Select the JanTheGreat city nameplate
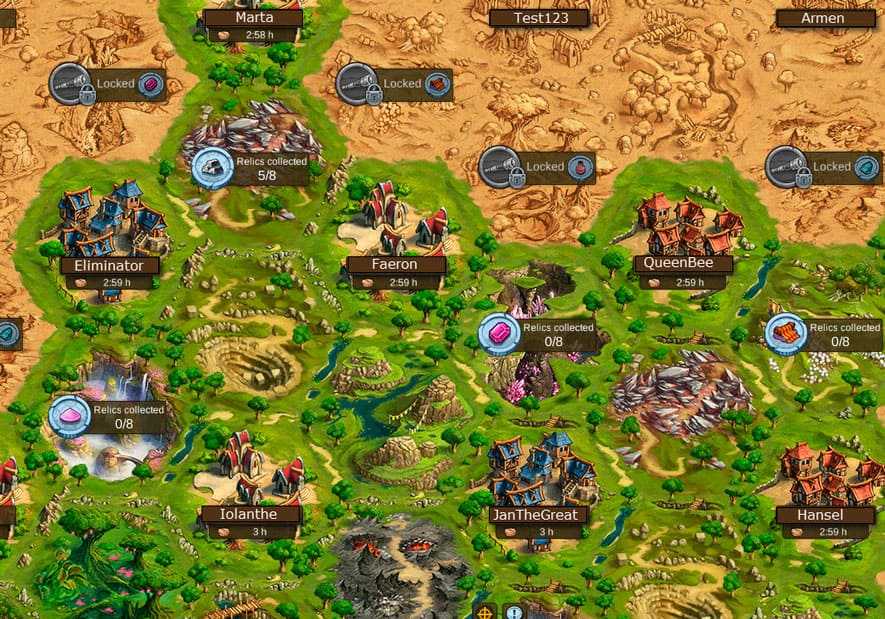This screenshot has width=885, height=619. (538, 515)
